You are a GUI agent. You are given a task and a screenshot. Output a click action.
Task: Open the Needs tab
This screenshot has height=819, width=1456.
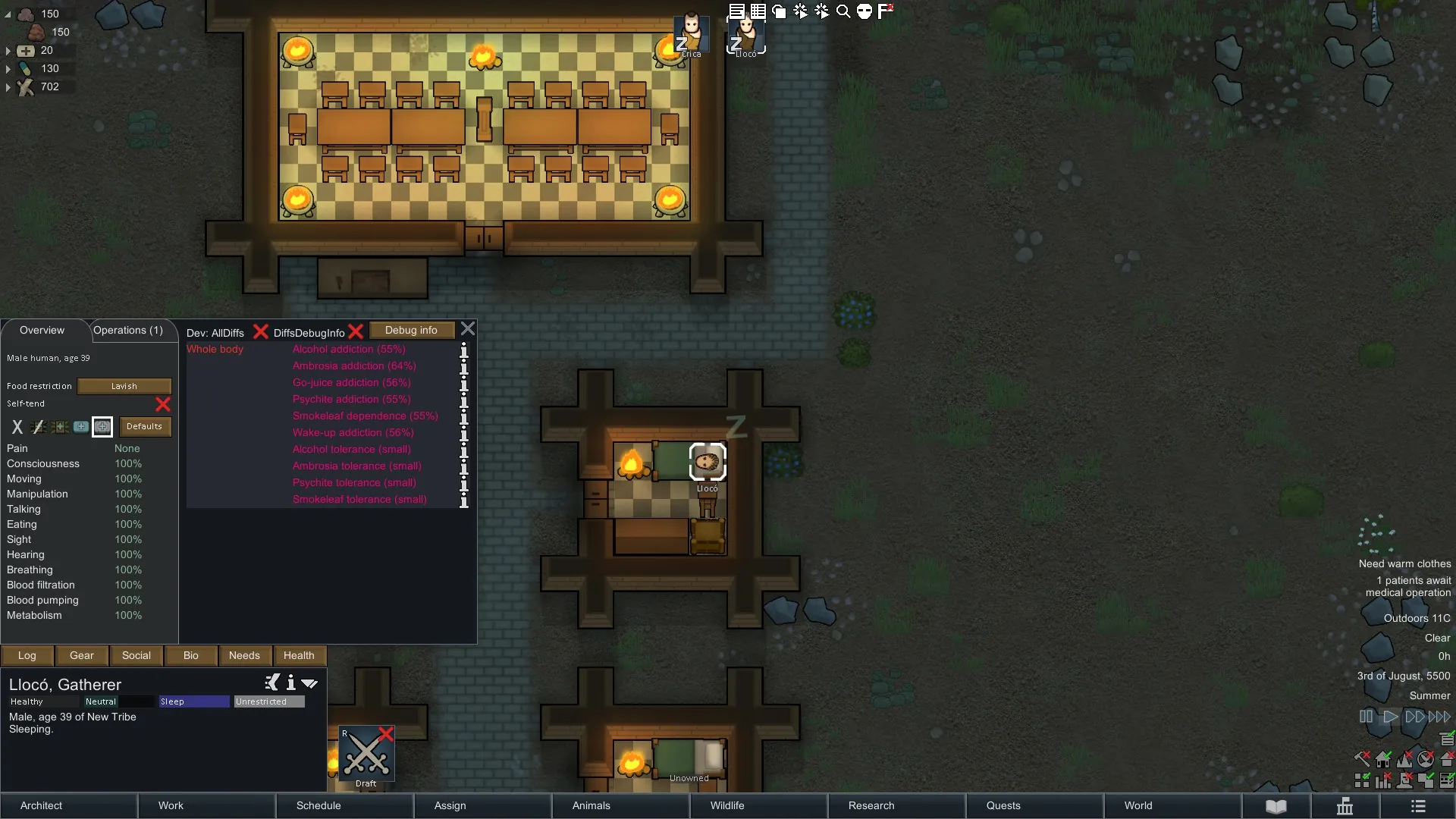[244, 656]
